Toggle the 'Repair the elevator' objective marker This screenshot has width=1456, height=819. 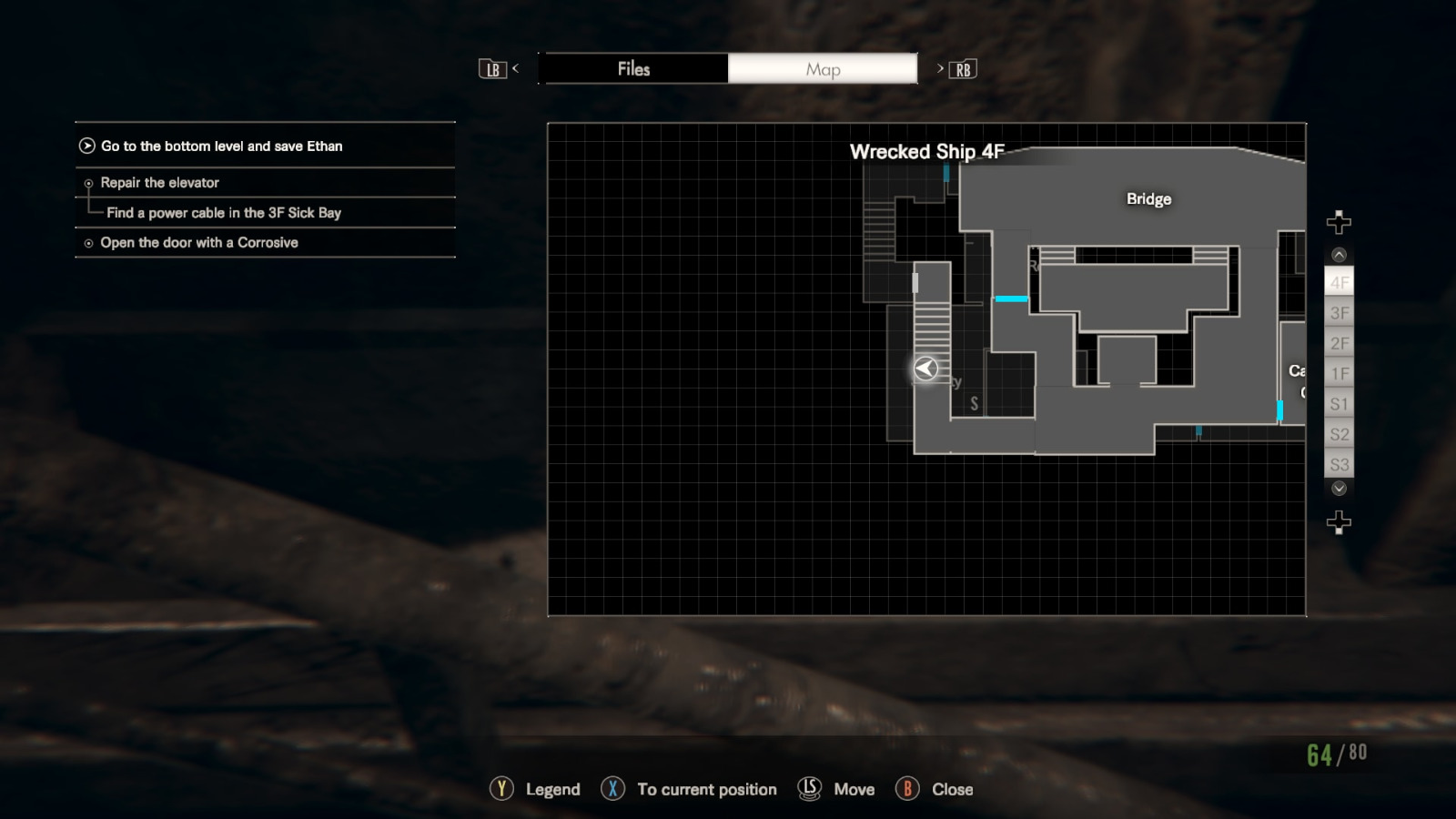tap(87, 183)
